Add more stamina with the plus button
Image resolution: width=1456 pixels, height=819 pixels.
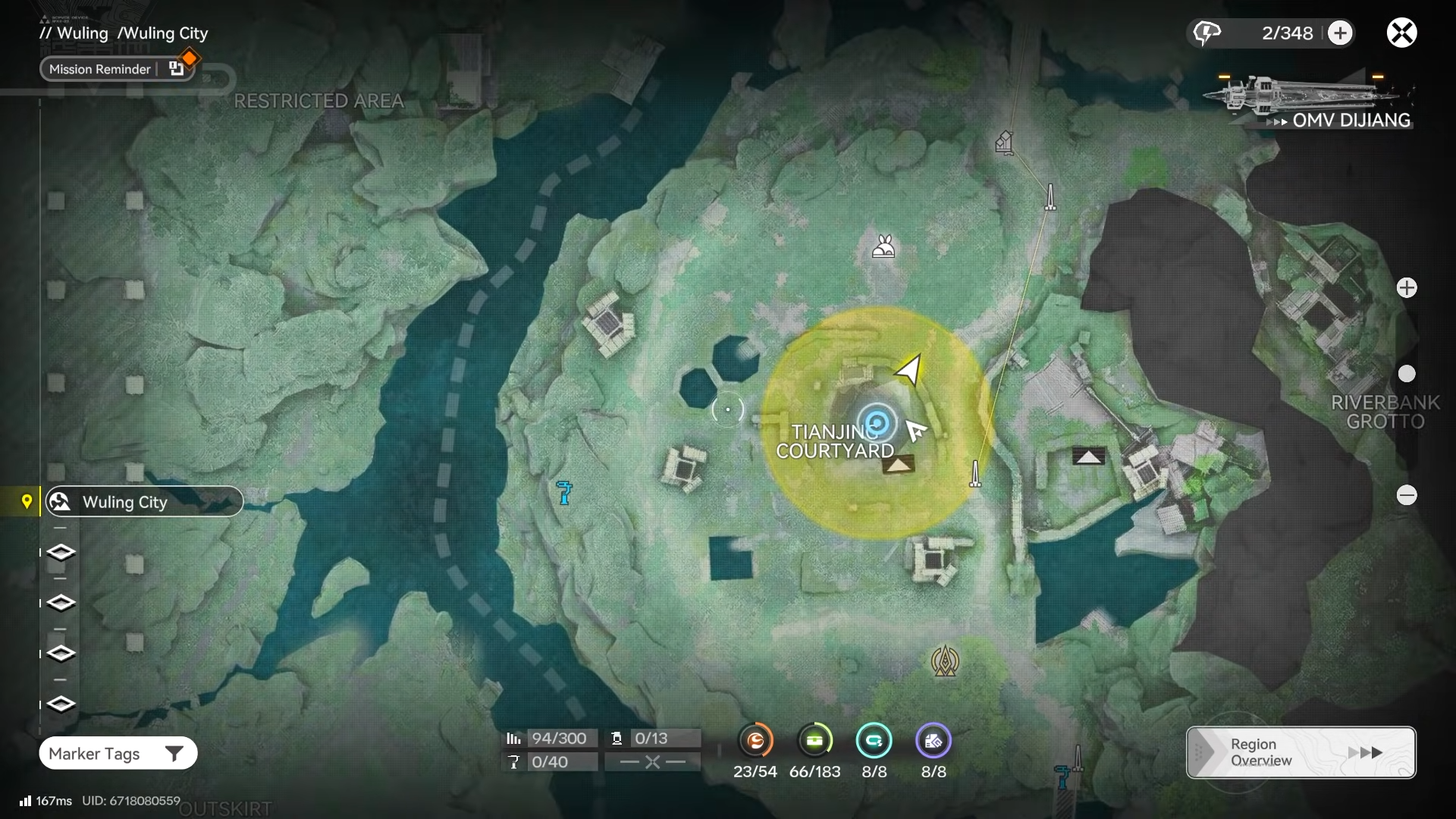click(1340, 33)
